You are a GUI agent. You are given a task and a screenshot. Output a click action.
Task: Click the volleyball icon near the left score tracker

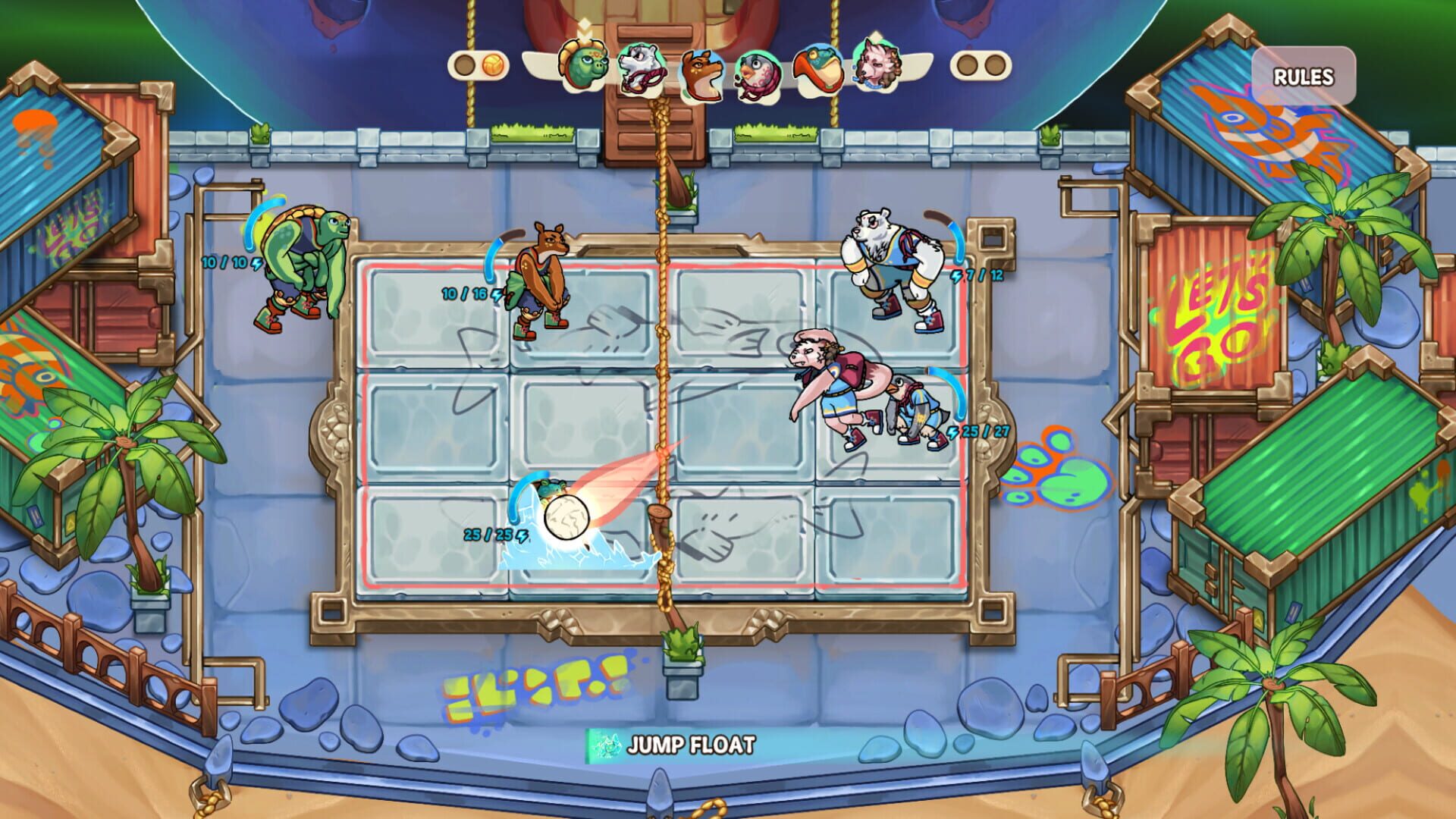click(491, 66)
